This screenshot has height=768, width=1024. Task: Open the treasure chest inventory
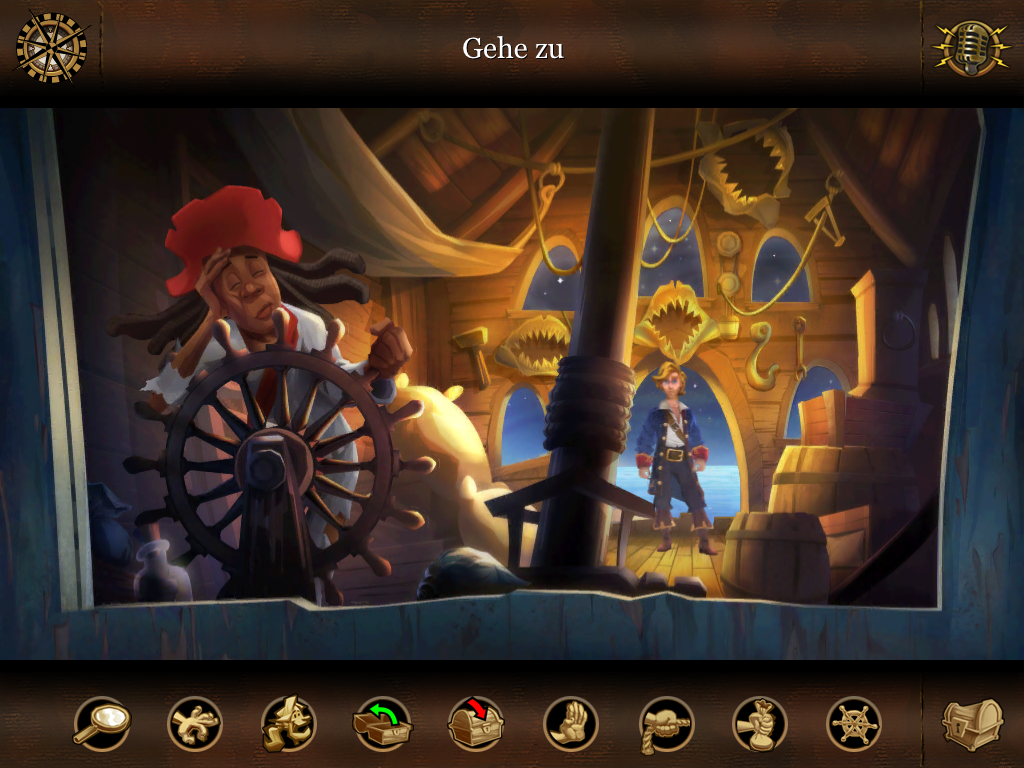tap(972, 724)
